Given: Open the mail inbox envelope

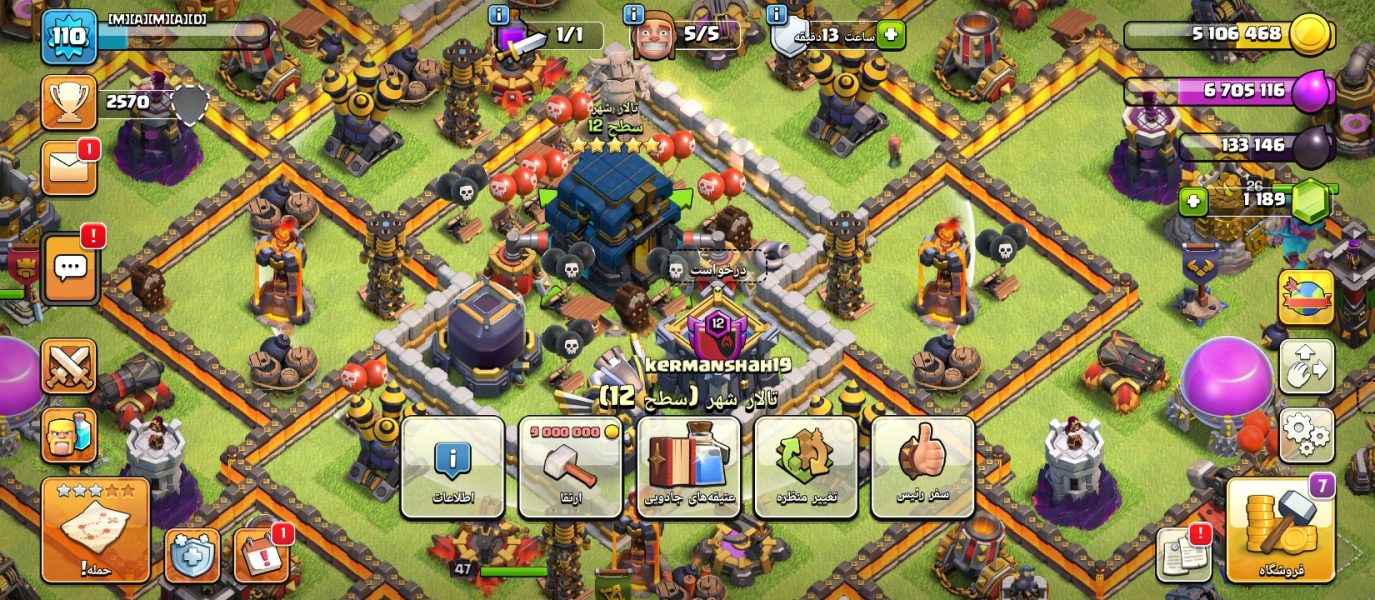Looking at the screenshot, I should coord(69,168).
